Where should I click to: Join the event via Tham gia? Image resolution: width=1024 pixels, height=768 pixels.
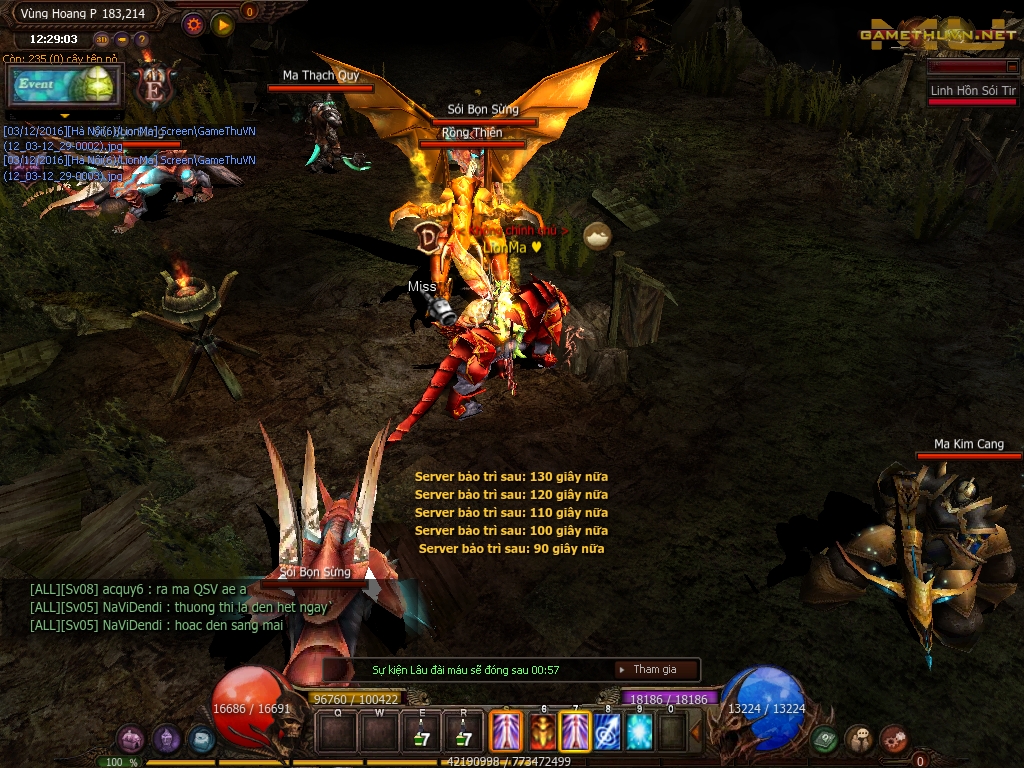(x=655, y=669)
